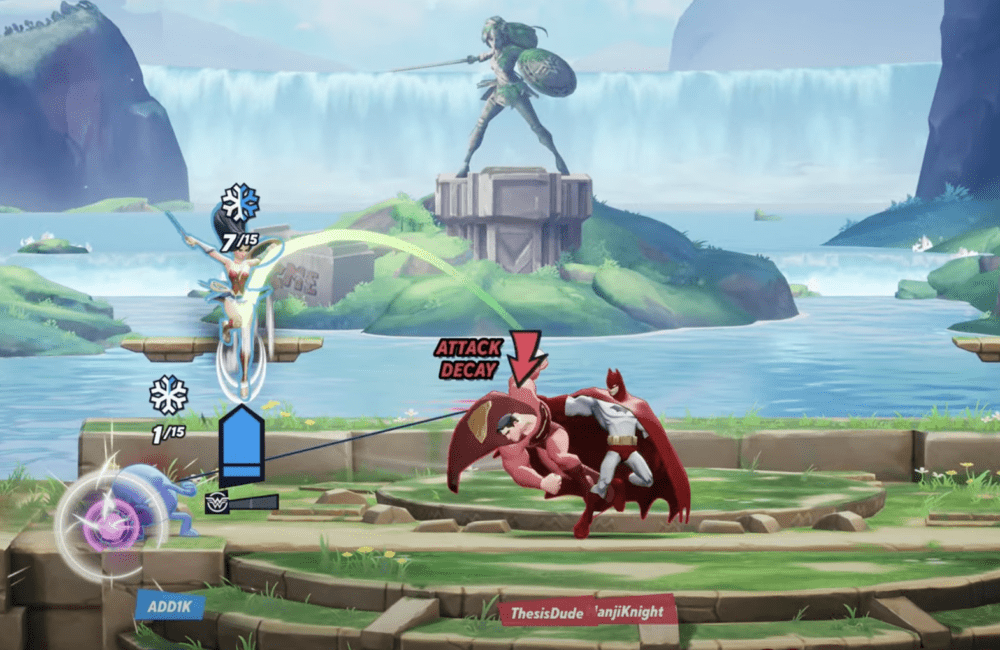1000x650 pixels.
Task: Select the ThesisDude player name tag
Action: [x=544, y=609]
